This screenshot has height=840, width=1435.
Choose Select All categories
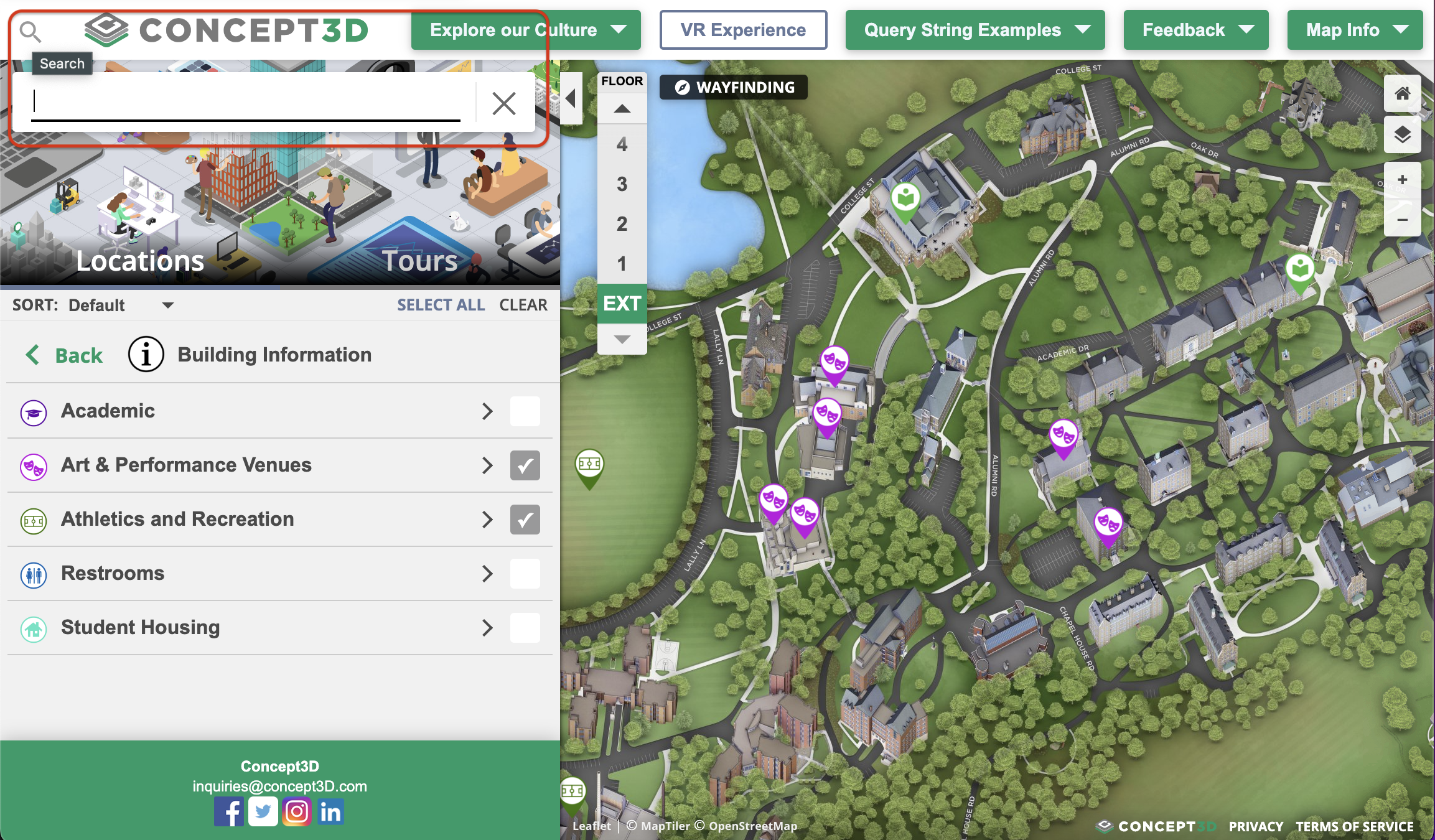441,305
